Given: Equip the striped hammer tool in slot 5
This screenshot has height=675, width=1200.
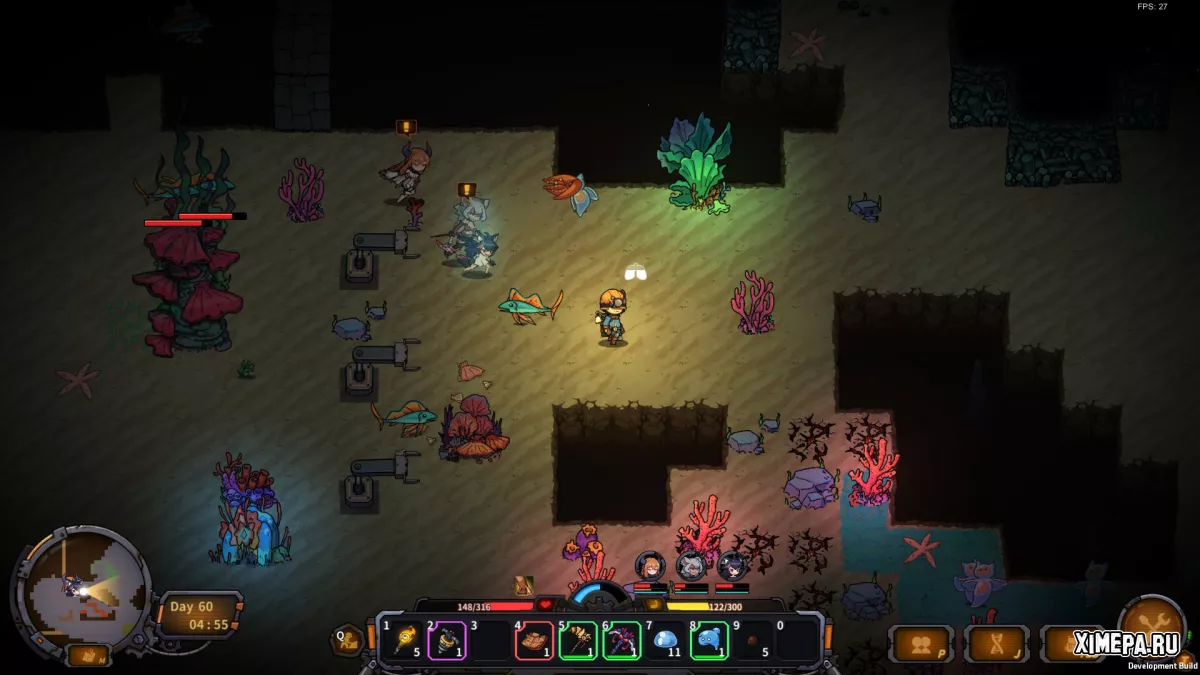Looking at the screenshot, I should tap(578, 640).
